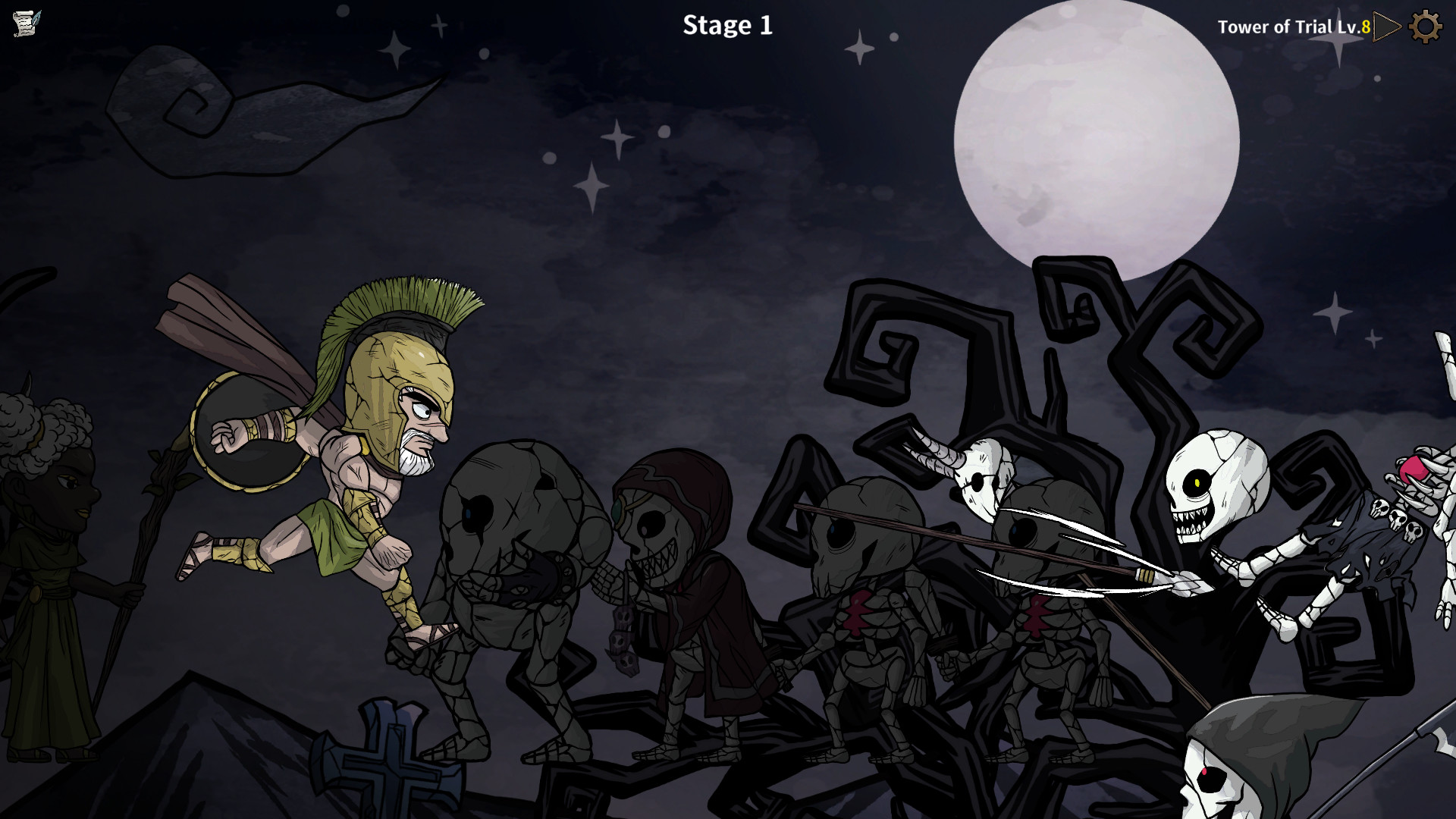Click the play arrow speed button
Screen dimensions: 1456x819
tap(1387, 27)
